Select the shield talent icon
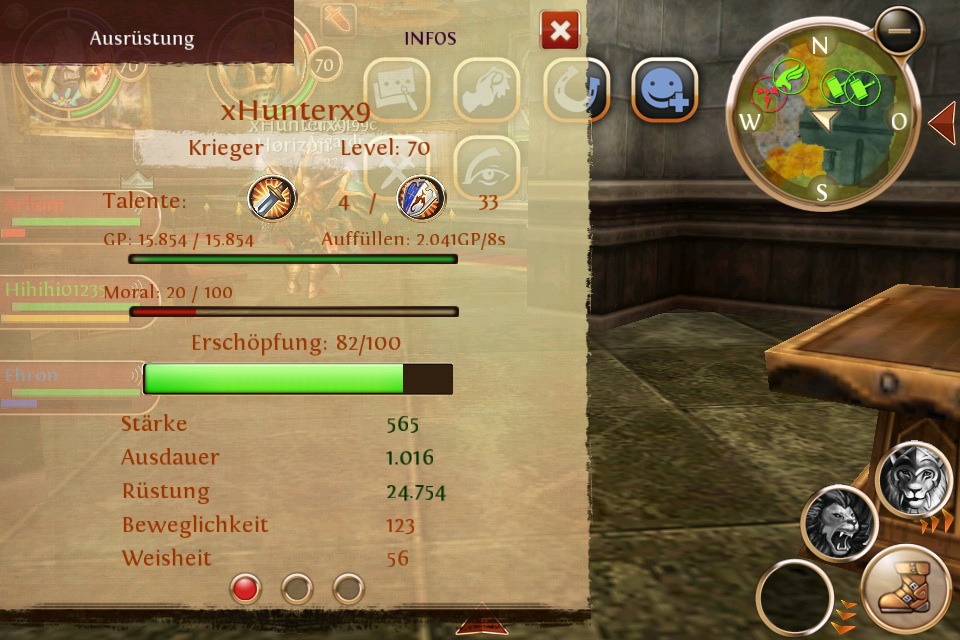 tap(421, 198)
